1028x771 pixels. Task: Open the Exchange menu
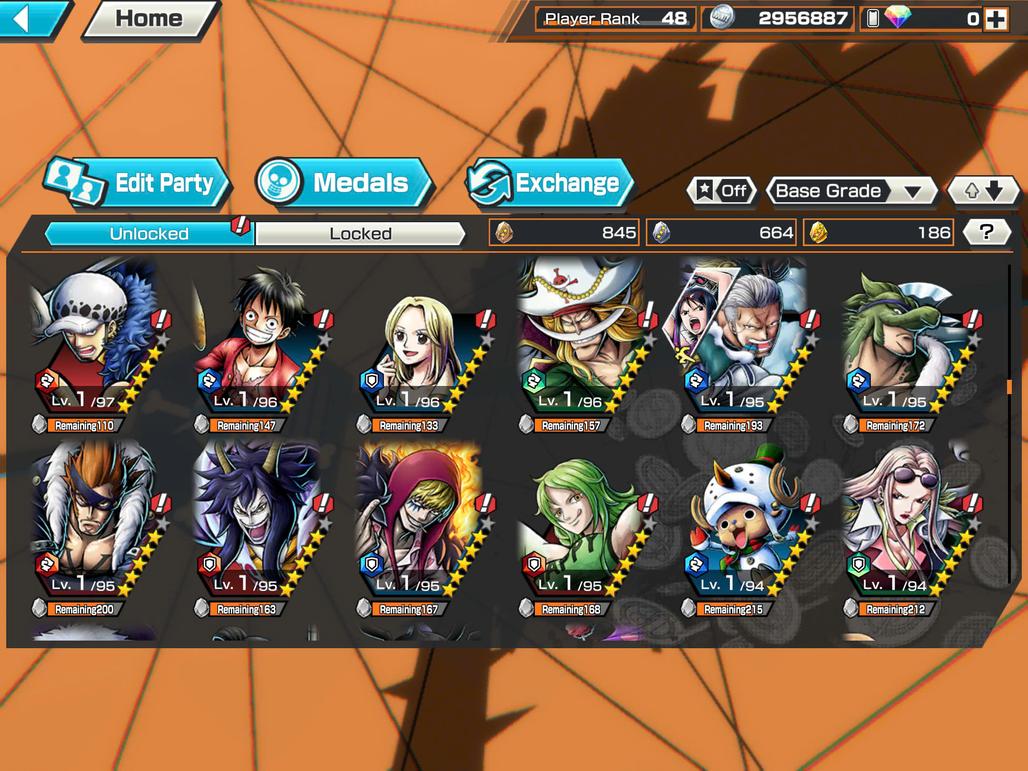coord(551,183)
